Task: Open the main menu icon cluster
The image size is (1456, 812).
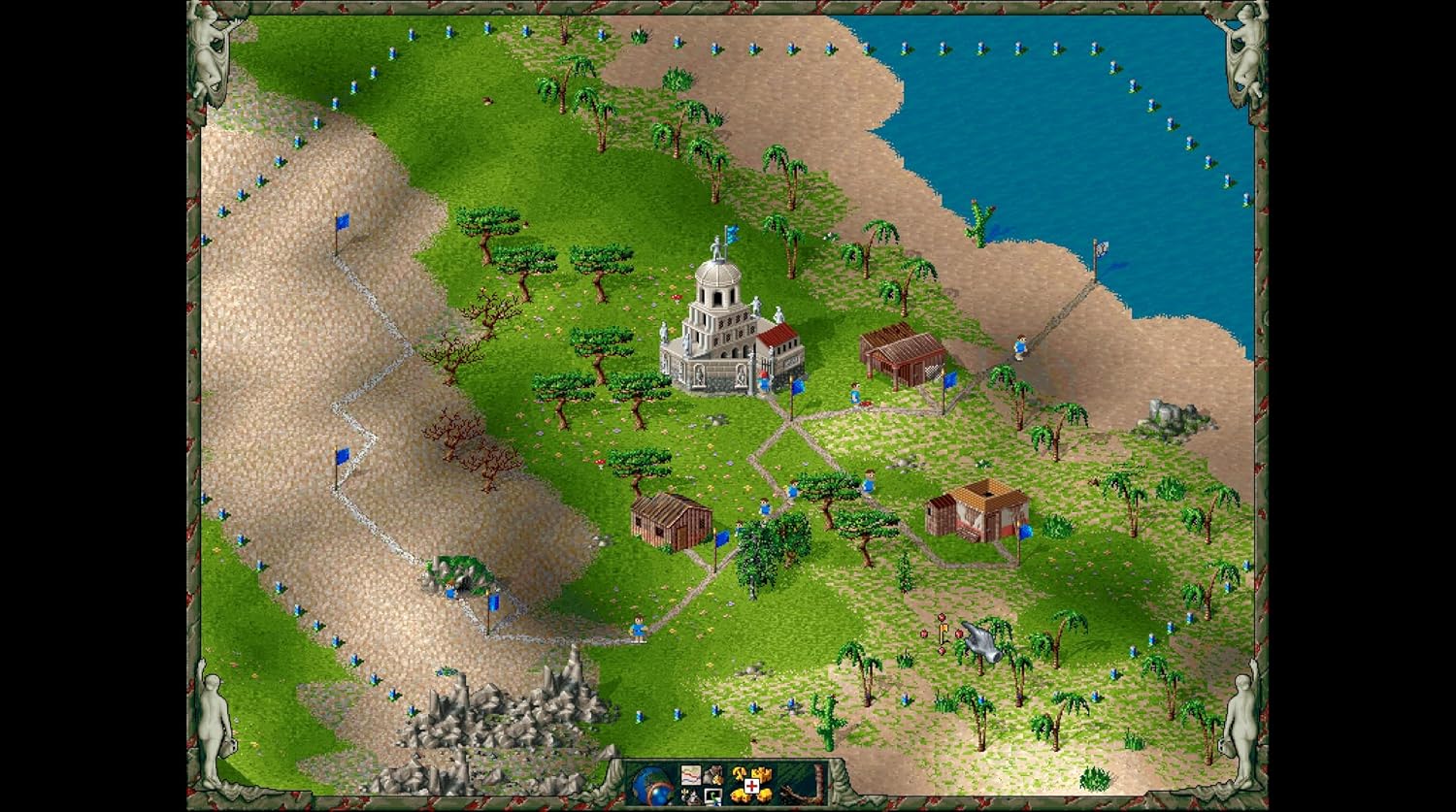Action: tap(700, 785)
